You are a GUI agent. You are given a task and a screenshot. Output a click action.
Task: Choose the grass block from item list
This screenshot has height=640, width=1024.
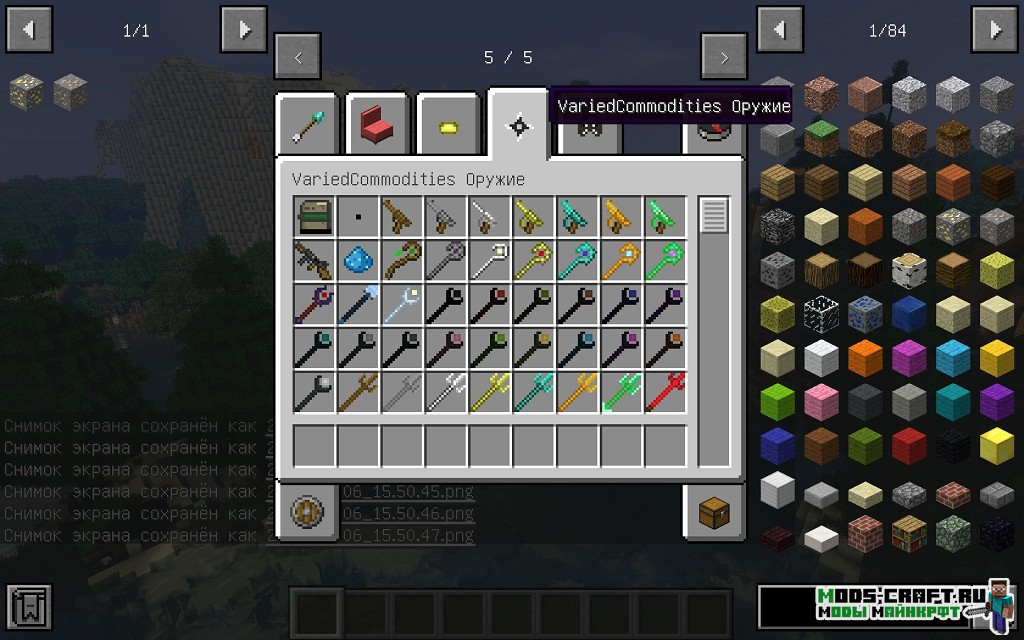click(x=822, y=138)
